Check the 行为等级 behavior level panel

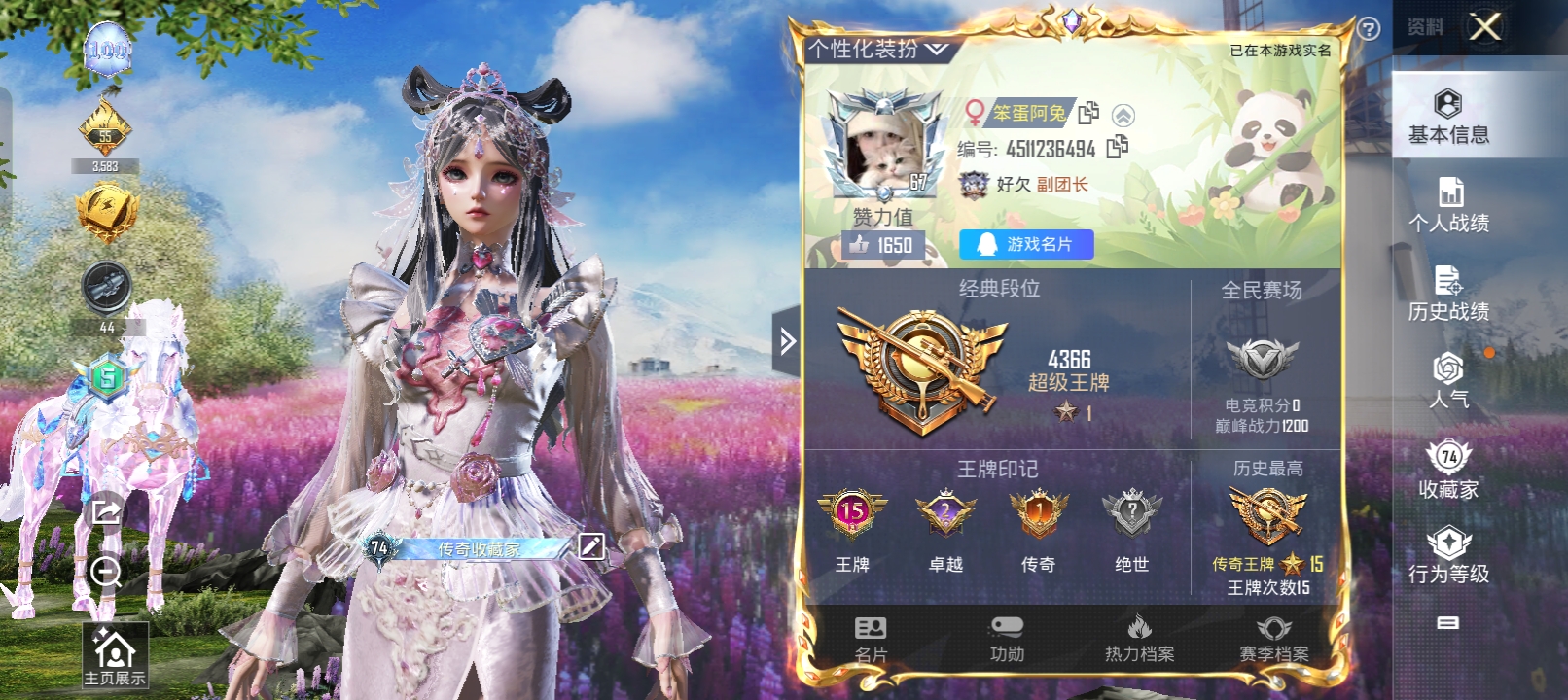click(1450, 559)
